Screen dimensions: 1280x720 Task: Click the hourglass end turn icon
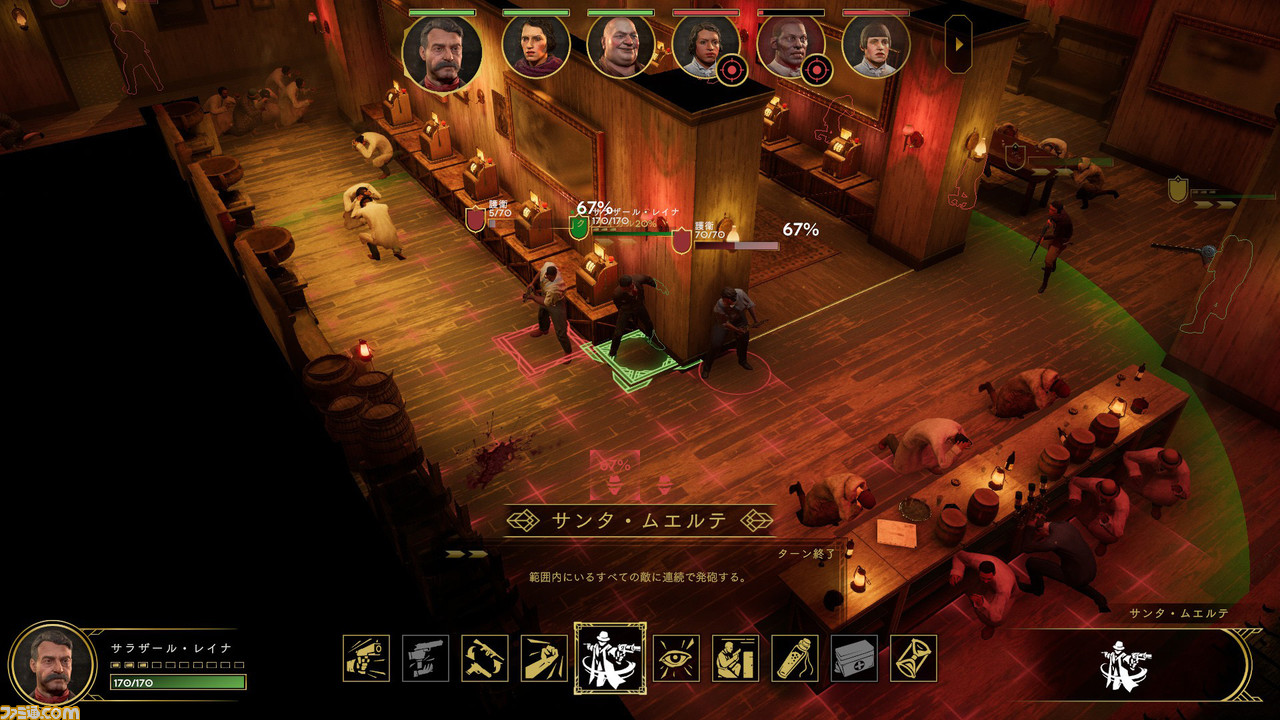(913, 658)
